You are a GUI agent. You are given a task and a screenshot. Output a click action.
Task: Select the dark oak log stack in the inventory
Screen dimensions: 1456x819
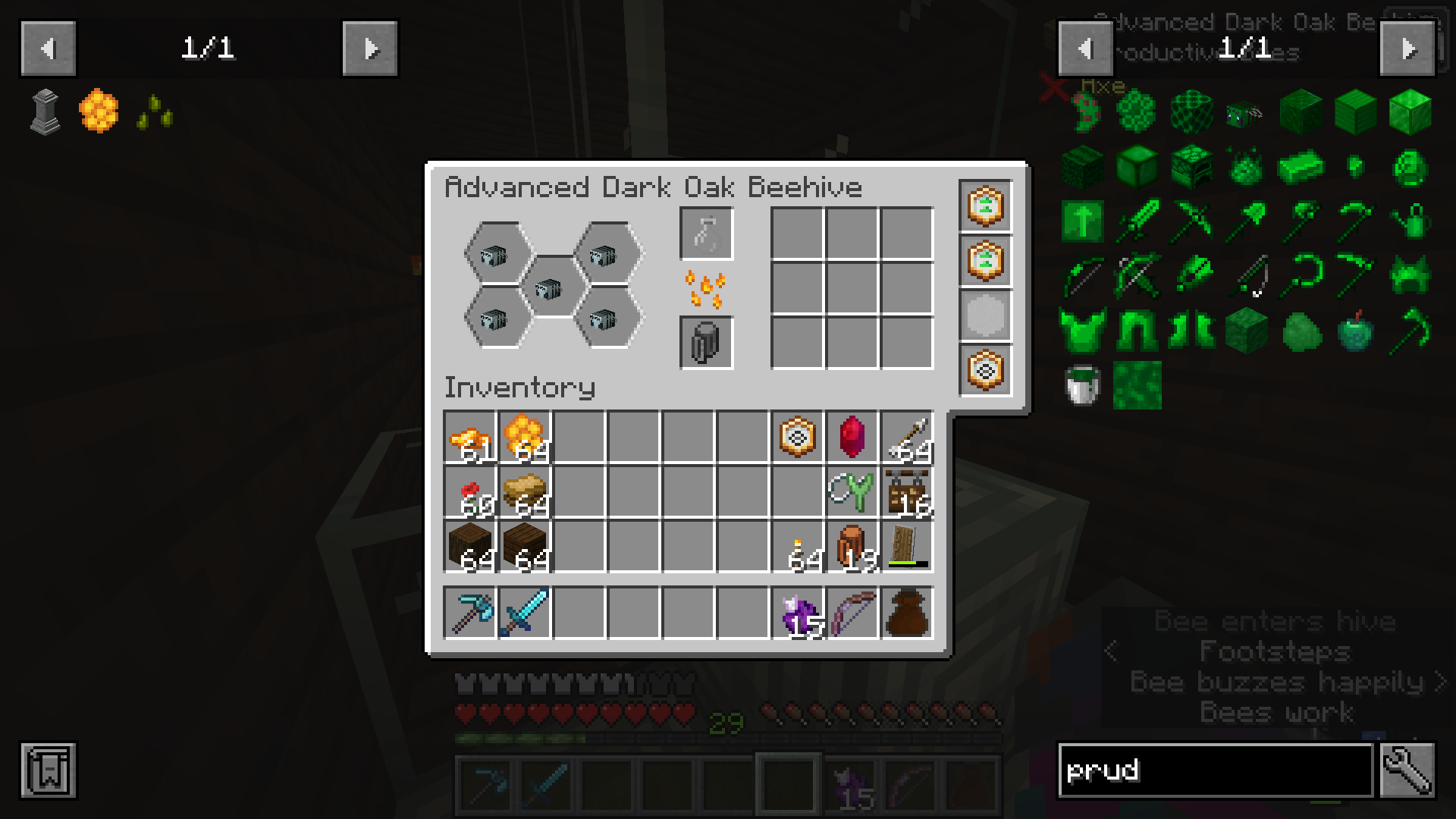click(469, 546)
